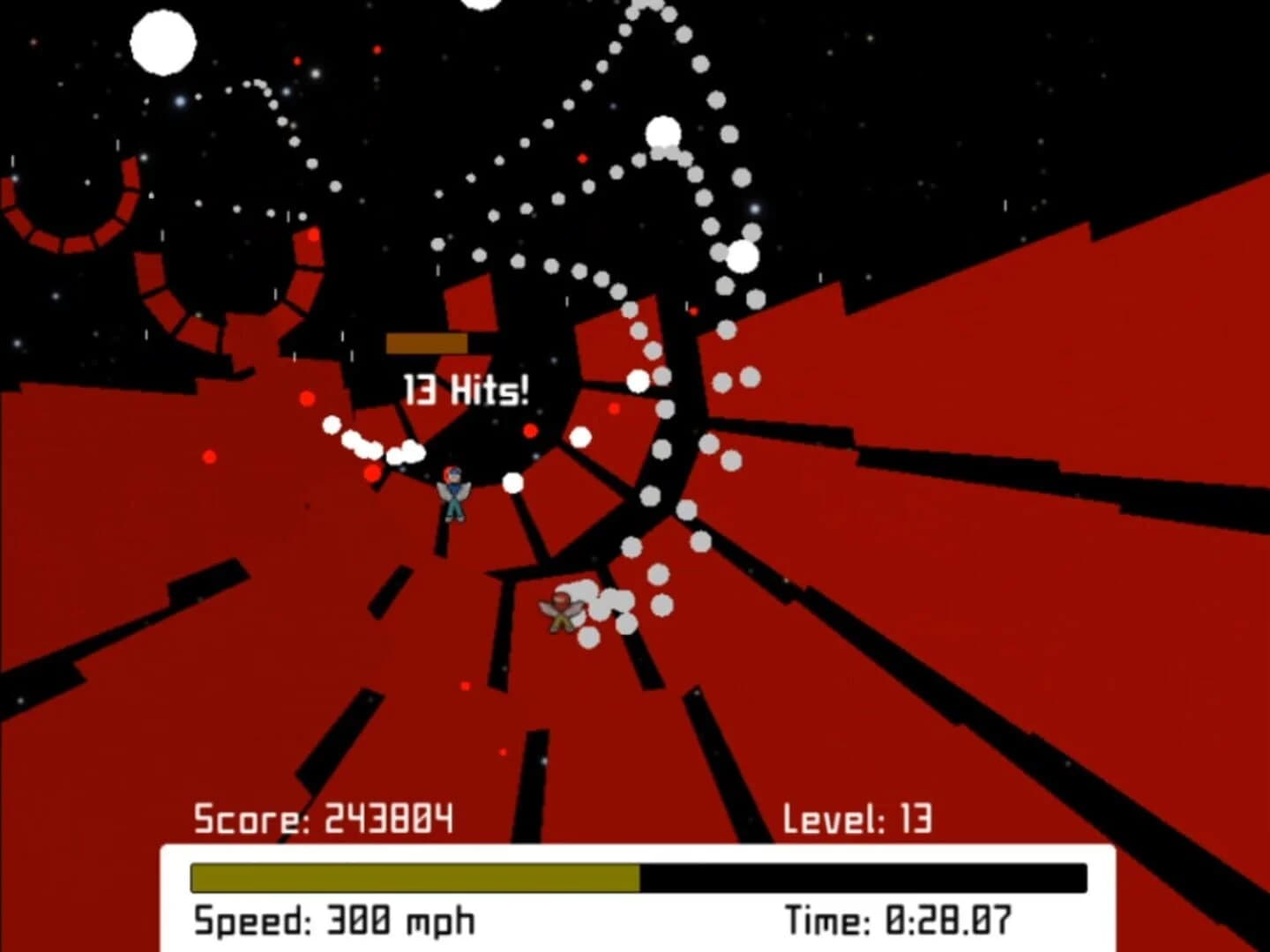Select the blue winged player character
The width and height of the screenshot is (1270, 952).
453,495
